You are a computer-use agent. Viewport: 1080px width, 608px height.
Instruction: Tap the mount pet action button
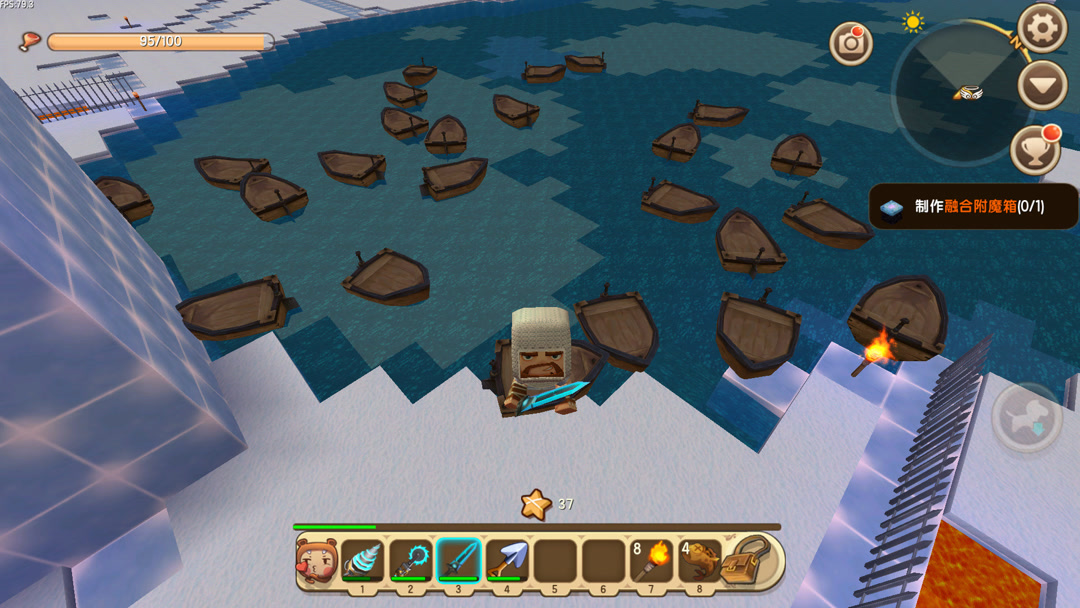[x=1027, y=417]
